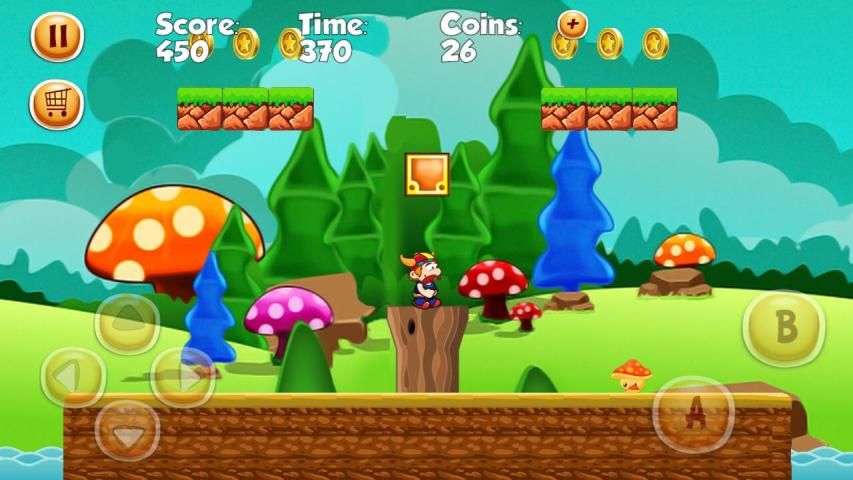Screen dimensions: 853x480
Task: Move left with the left arrow button
Action: 73,377
